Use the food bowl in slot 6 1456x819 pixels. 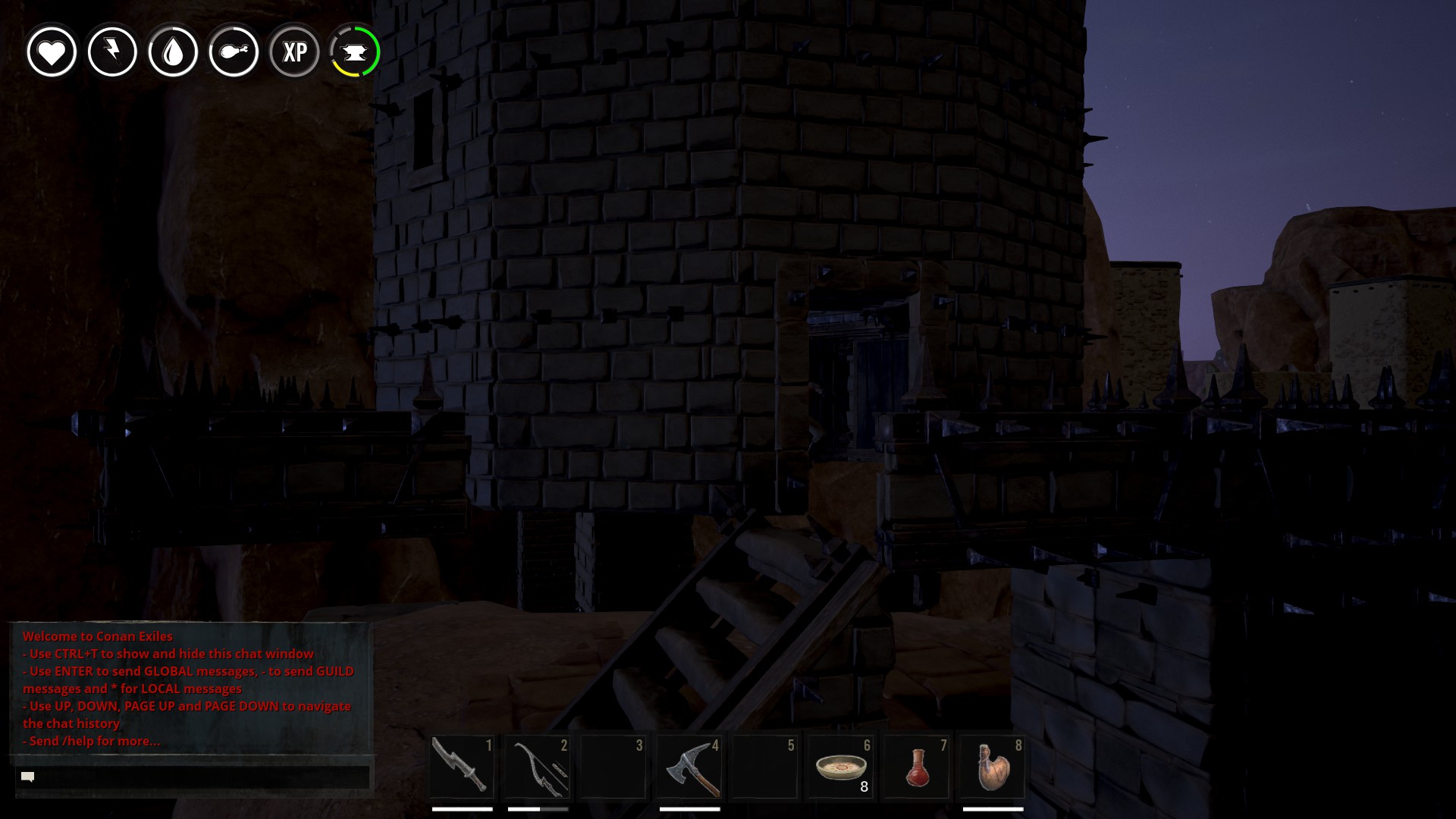pyautogui.click(x=841, y=767)
